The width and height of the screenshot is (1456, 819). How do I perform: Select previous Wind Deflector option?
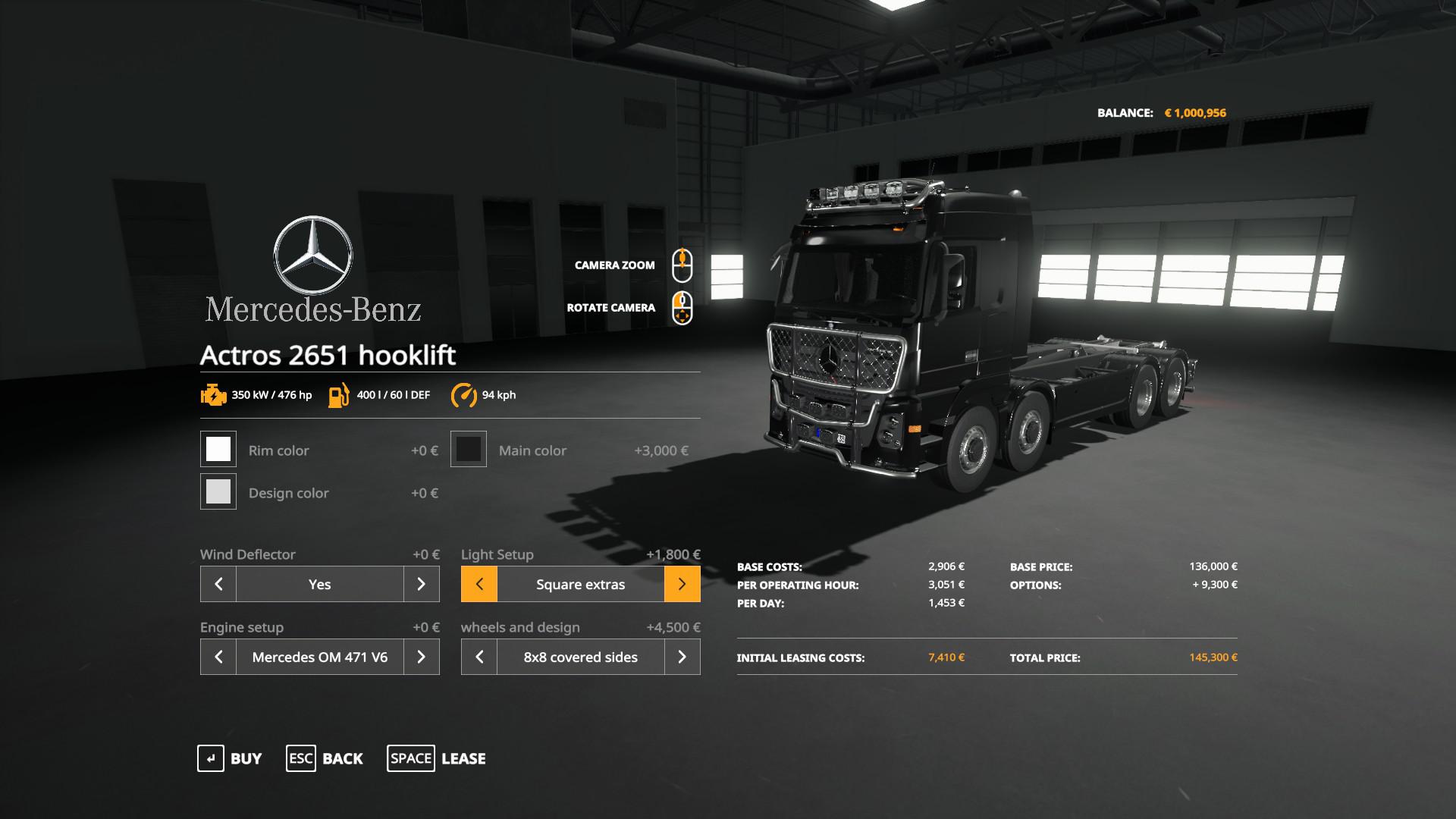point(218,584)
